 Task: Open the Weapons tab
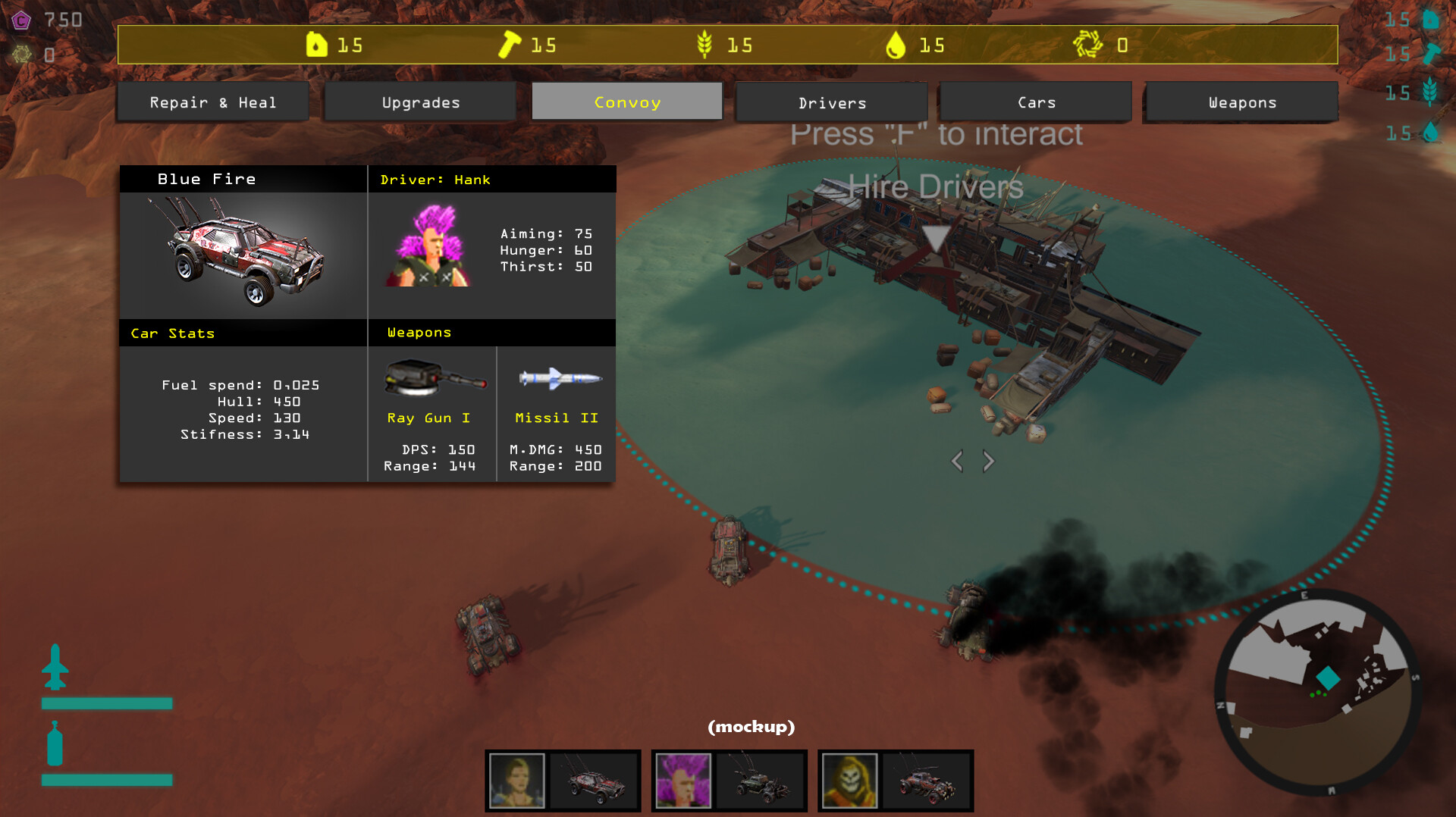1240,102
